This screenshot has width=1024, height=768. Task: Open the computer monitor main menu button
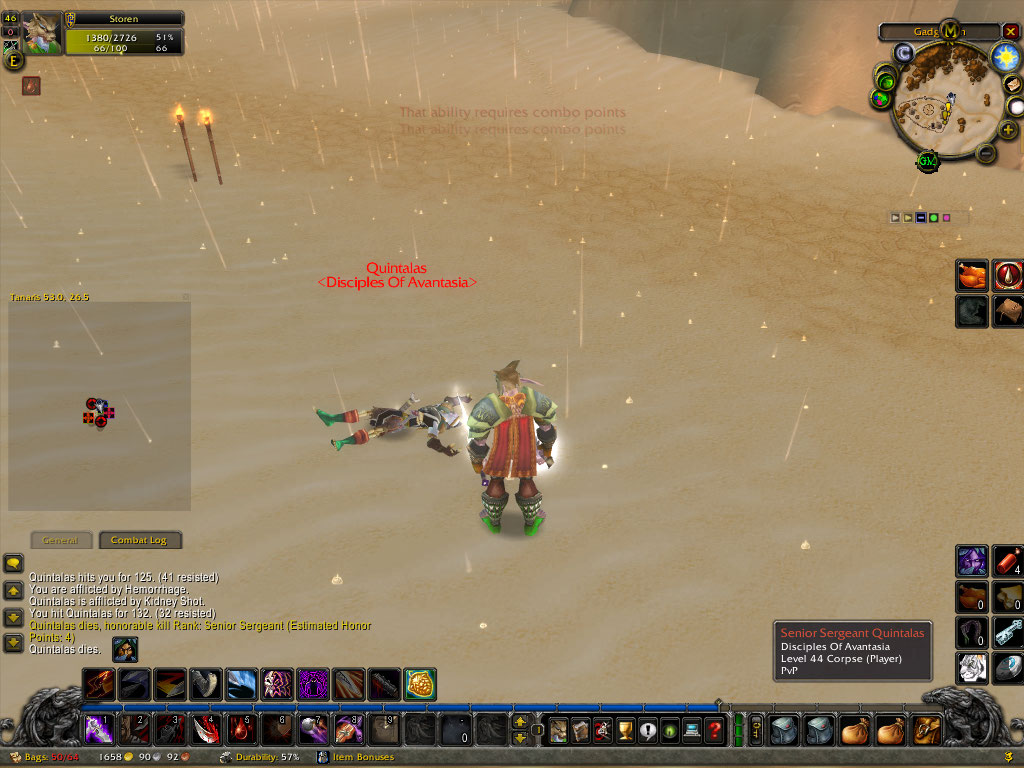point(692,730)
